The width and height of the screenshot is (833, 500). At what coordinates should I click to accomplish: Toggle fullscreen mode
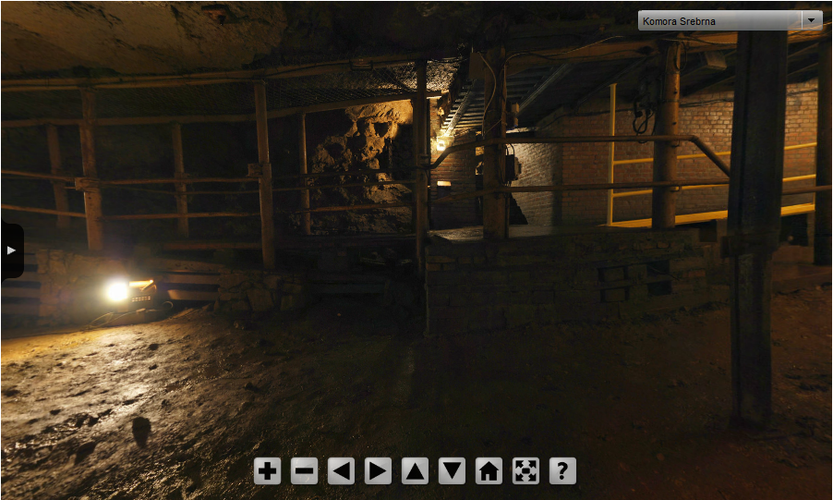pos(526,471)
